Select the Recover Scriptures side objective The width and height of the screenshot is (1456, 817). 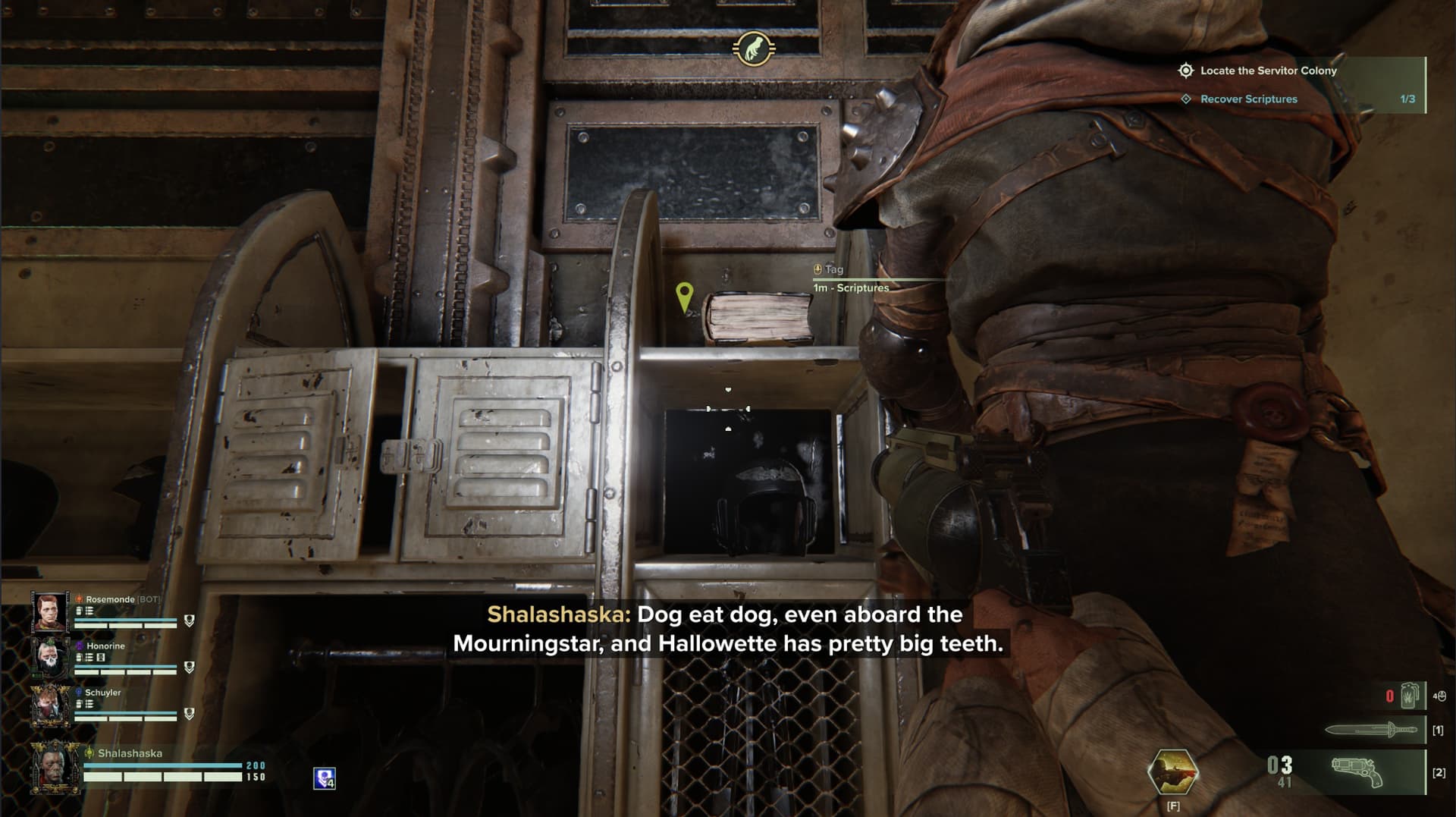[x=1248, y=99]
